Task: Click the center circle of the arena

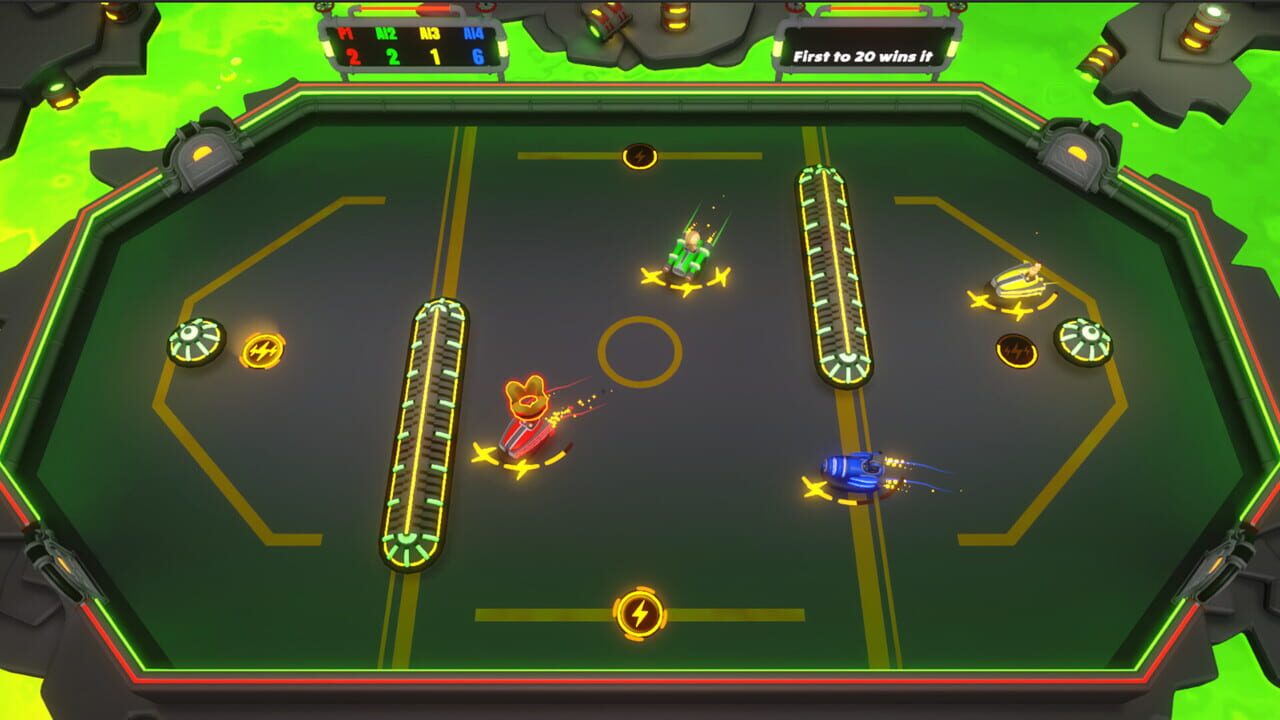Action: (637, 350)
